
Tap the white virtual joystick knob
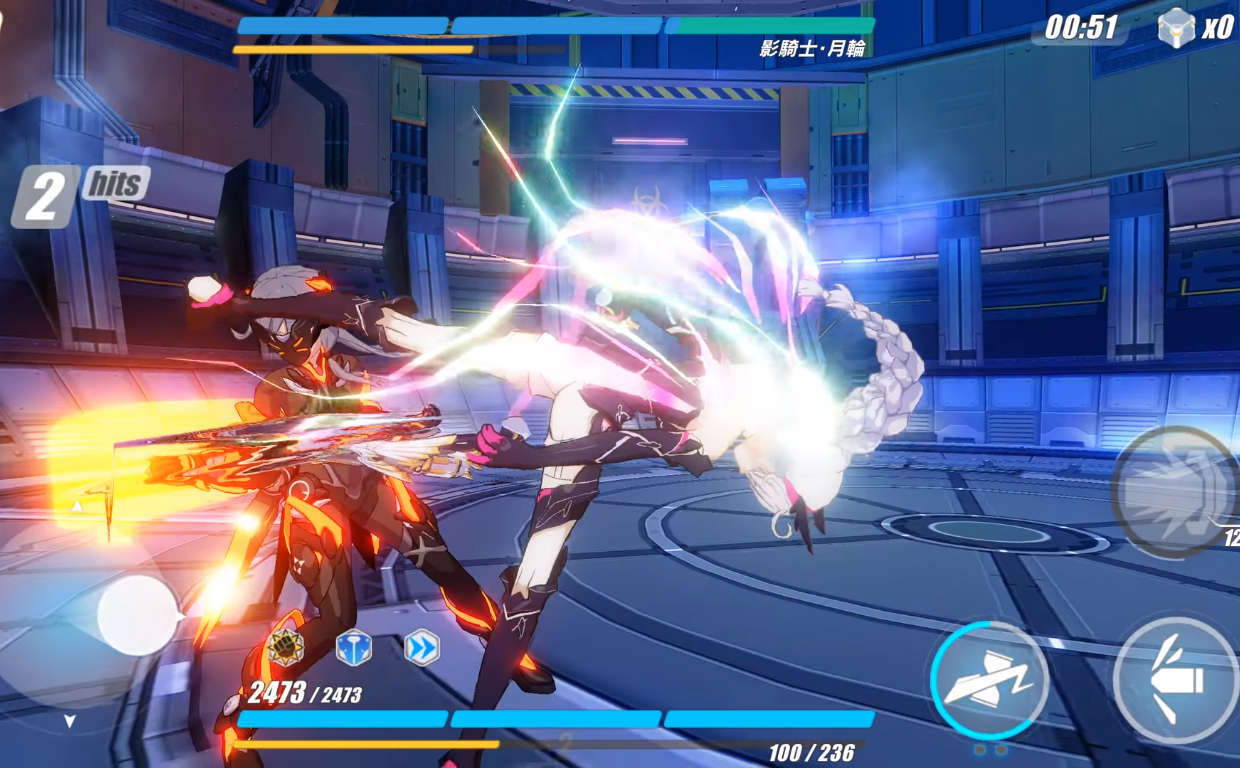pos(138,616)
